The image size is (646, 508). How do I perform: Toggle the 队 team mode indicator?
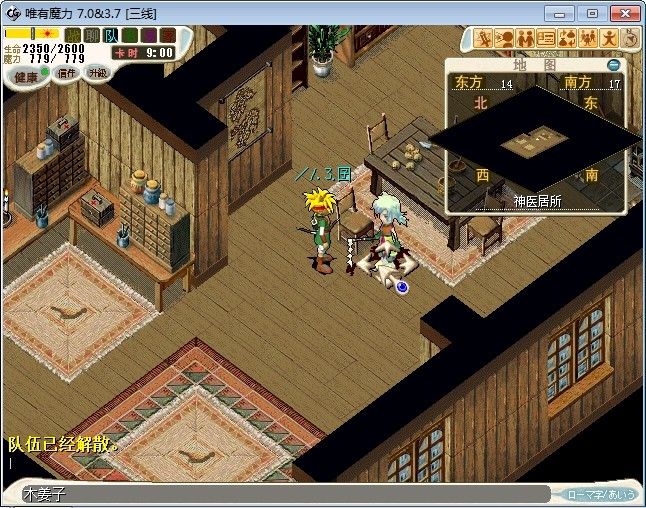[110, 36]
